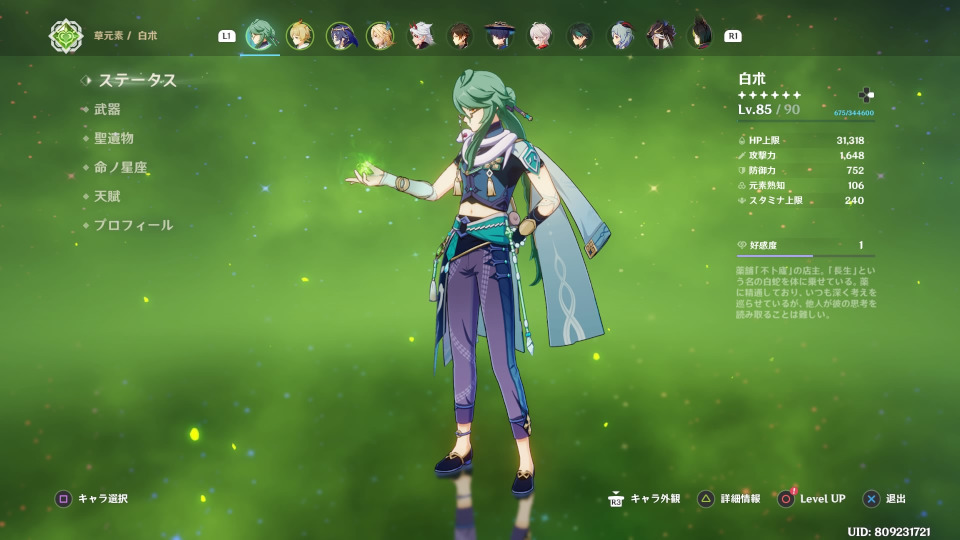960x540 pixels.
Task: Open the ステータス status menu entry
Action: pyautogui.click(x=137, y=81)
